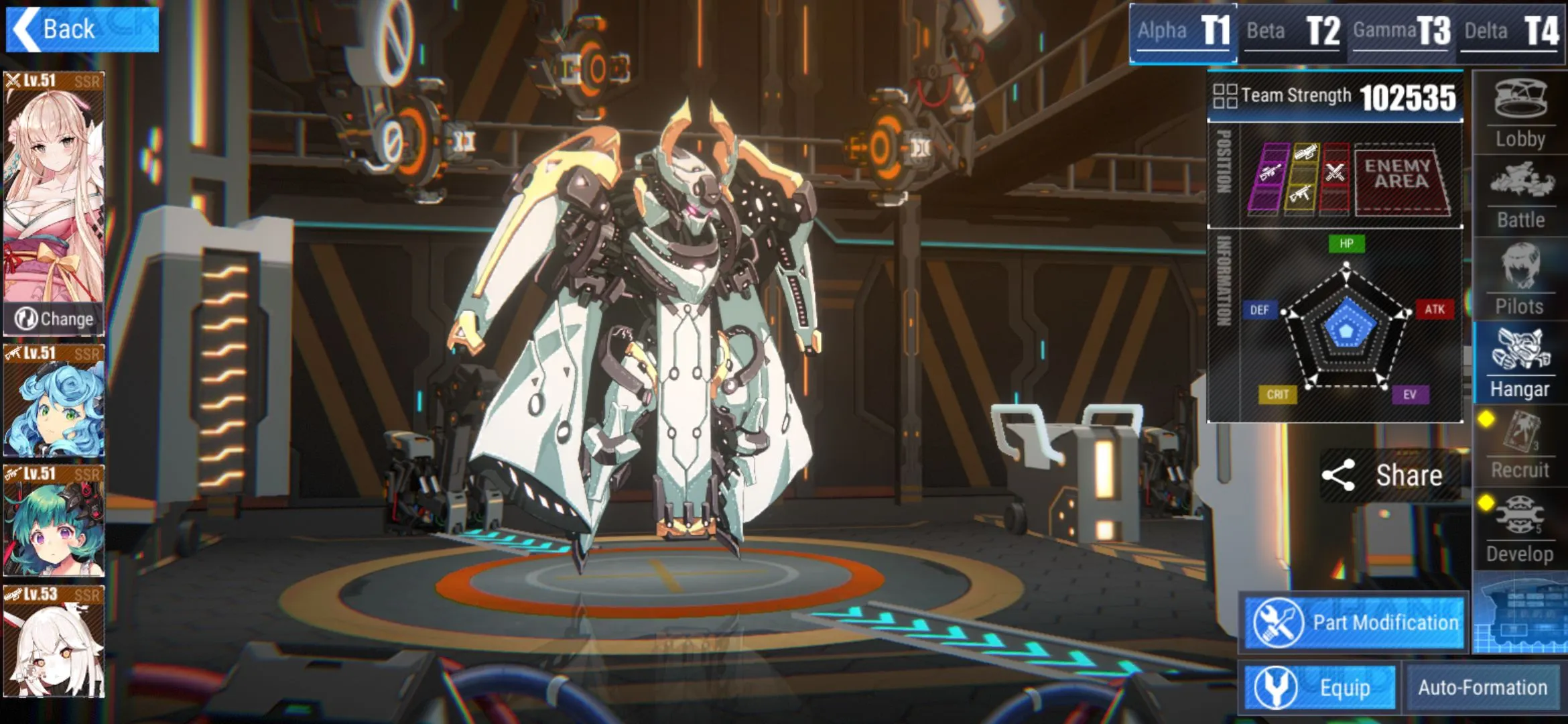
Task: Open the Lobby menu
Action: pyautogui.click(x=1520, y=114)
